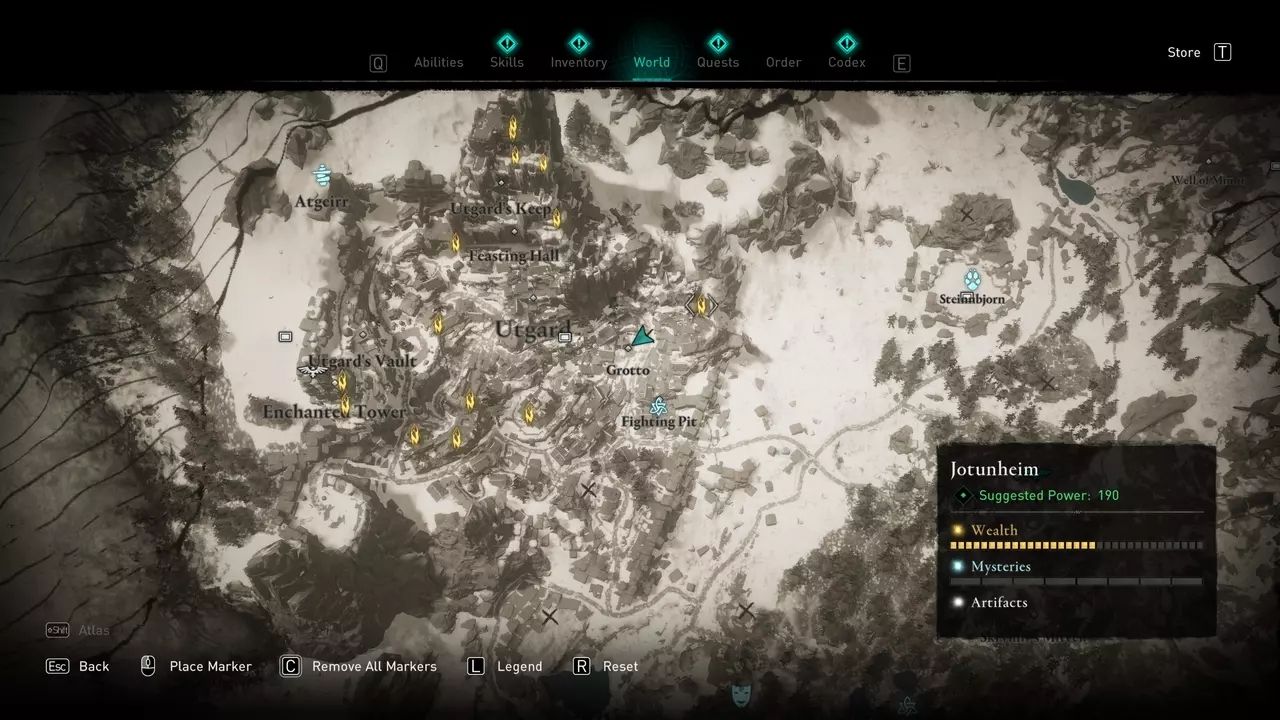Show the Codex tab
This screenshot has height=720, width=1280.
(846, 62)
